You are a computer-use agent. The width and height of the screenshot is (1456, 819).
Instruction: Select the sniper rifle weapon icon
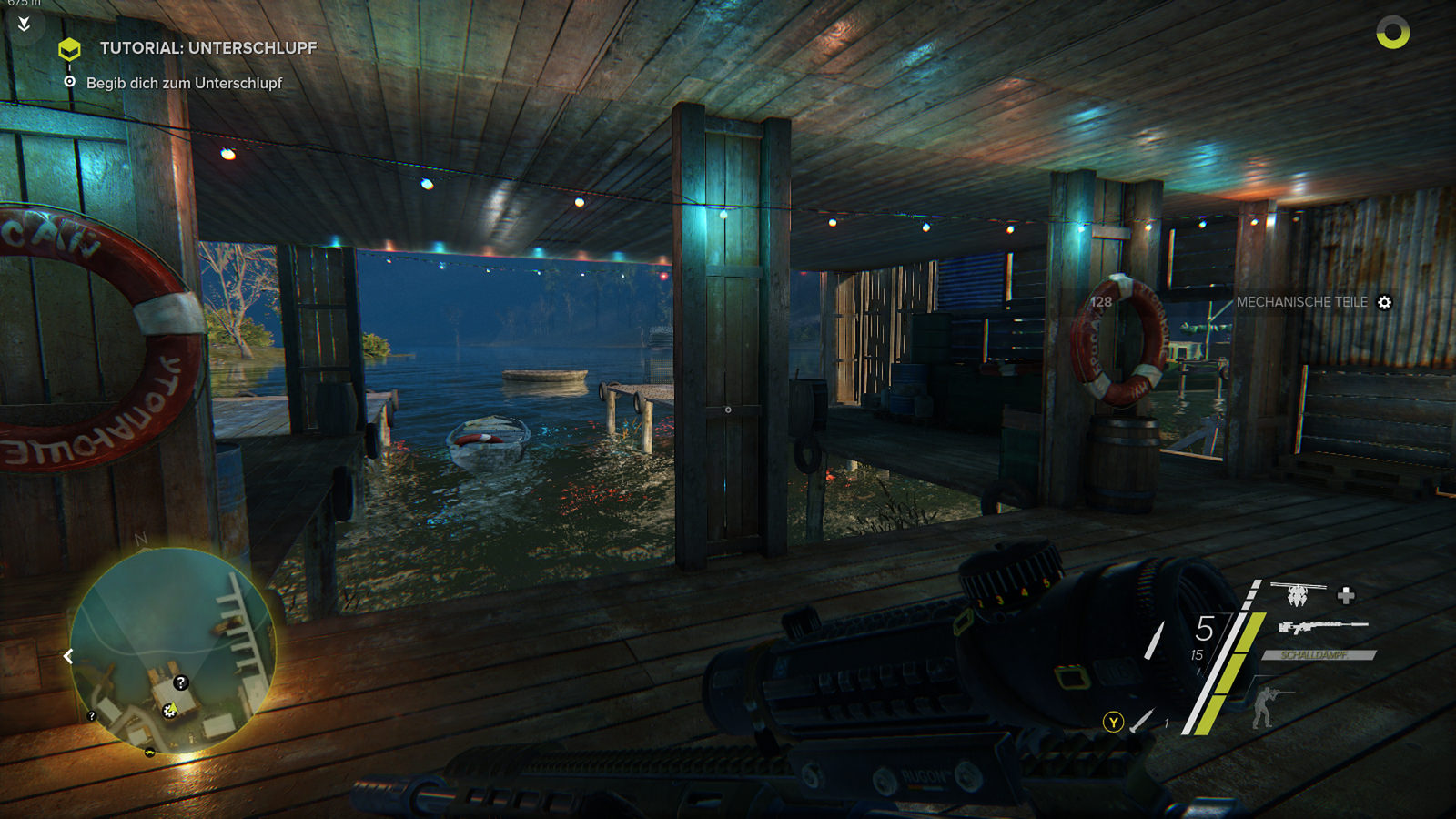[x=1322, y=626]
